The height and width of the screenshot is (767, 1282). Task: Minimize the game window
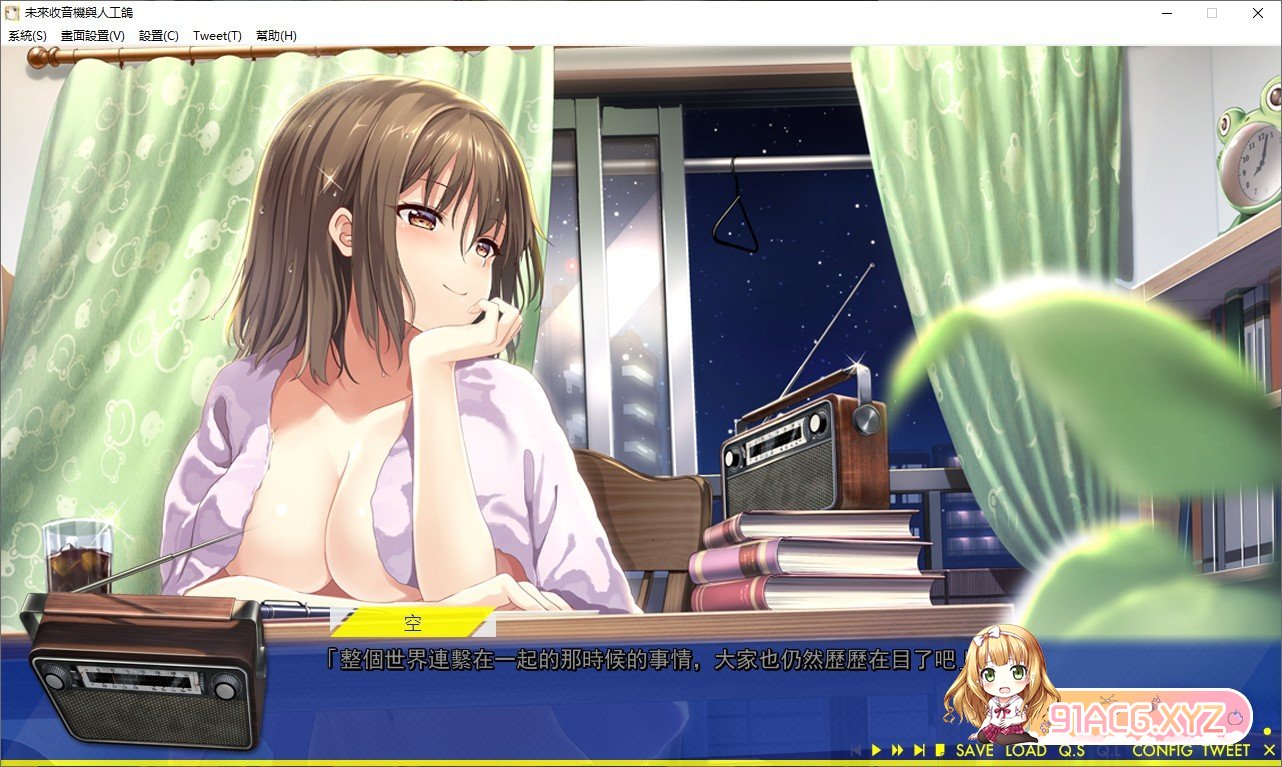[x=1166, y=13]
